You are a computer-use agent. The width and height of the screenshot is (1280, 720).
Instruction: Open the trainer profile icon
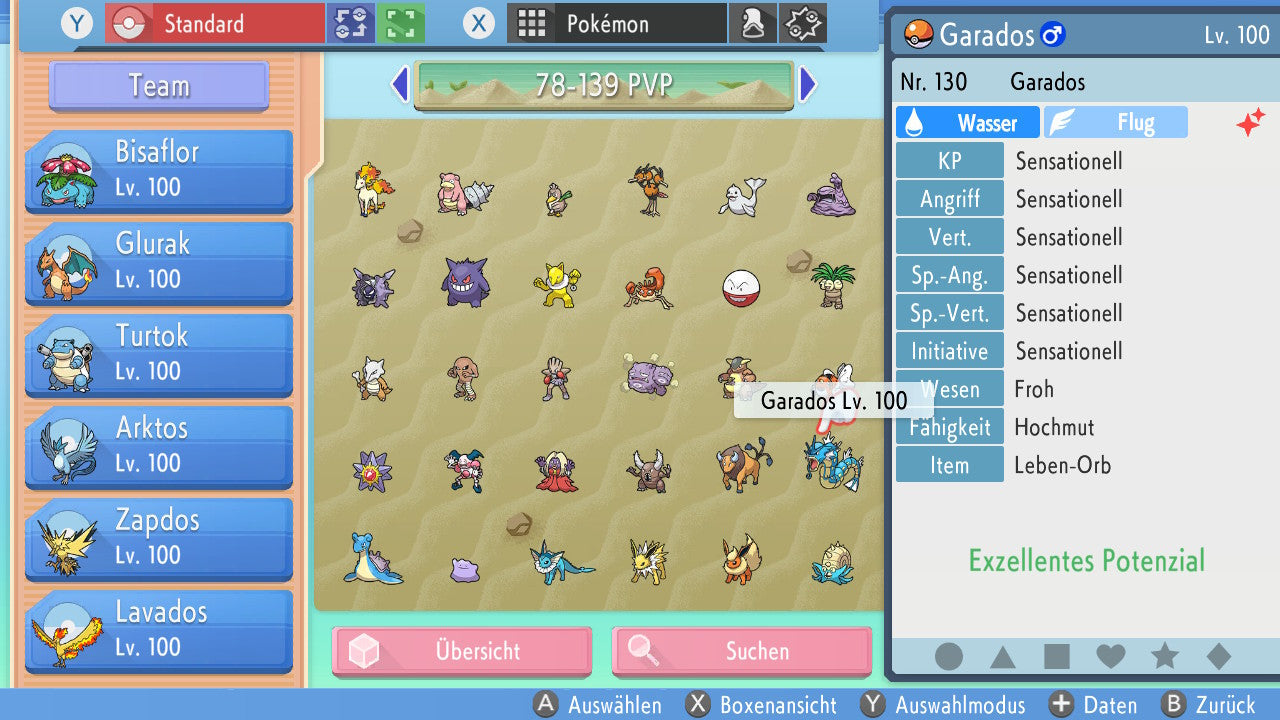point(753,22)
